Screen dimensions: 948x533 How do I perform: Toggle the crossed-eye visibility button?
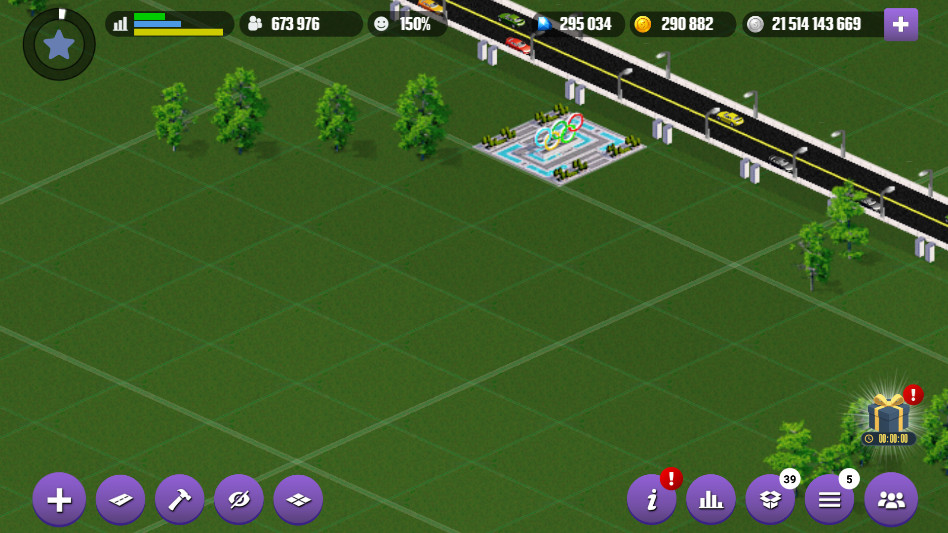click(238, 498)
